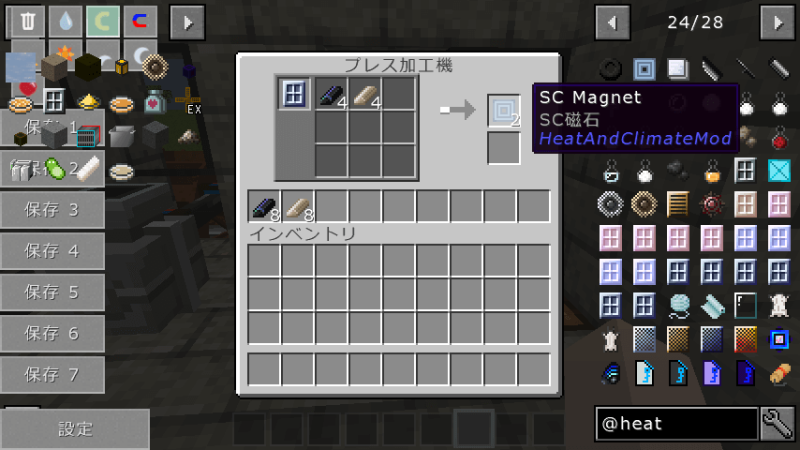Viewport: 800px width, 450px height.
Task: Take the SC Magnet from the output slot
Action: coord(504,110)
